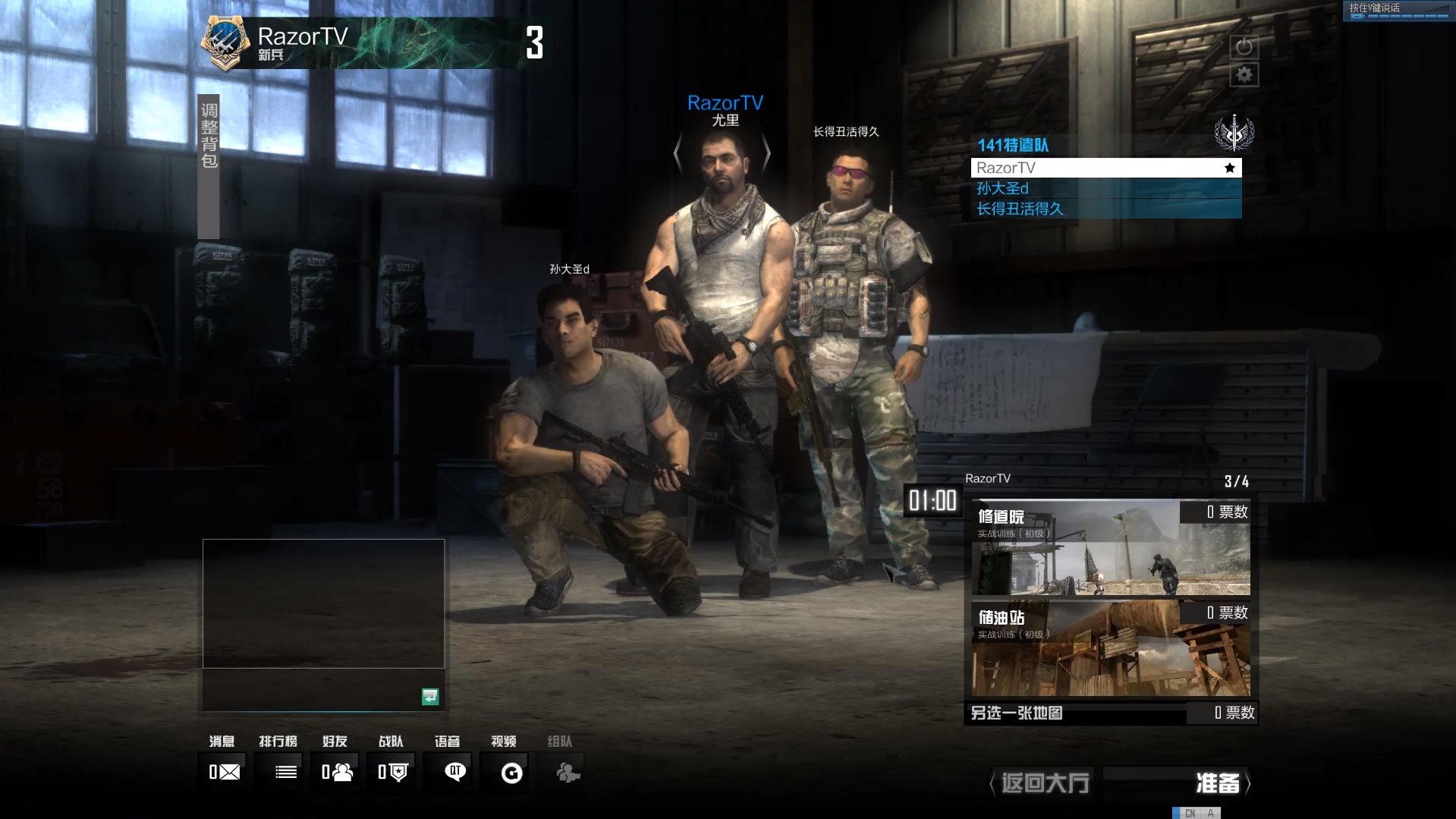This screenshot has width=1456, height=819.
Task: Open settings with the gear icon
Action: pyautogui.click(x=1244, y=75)
